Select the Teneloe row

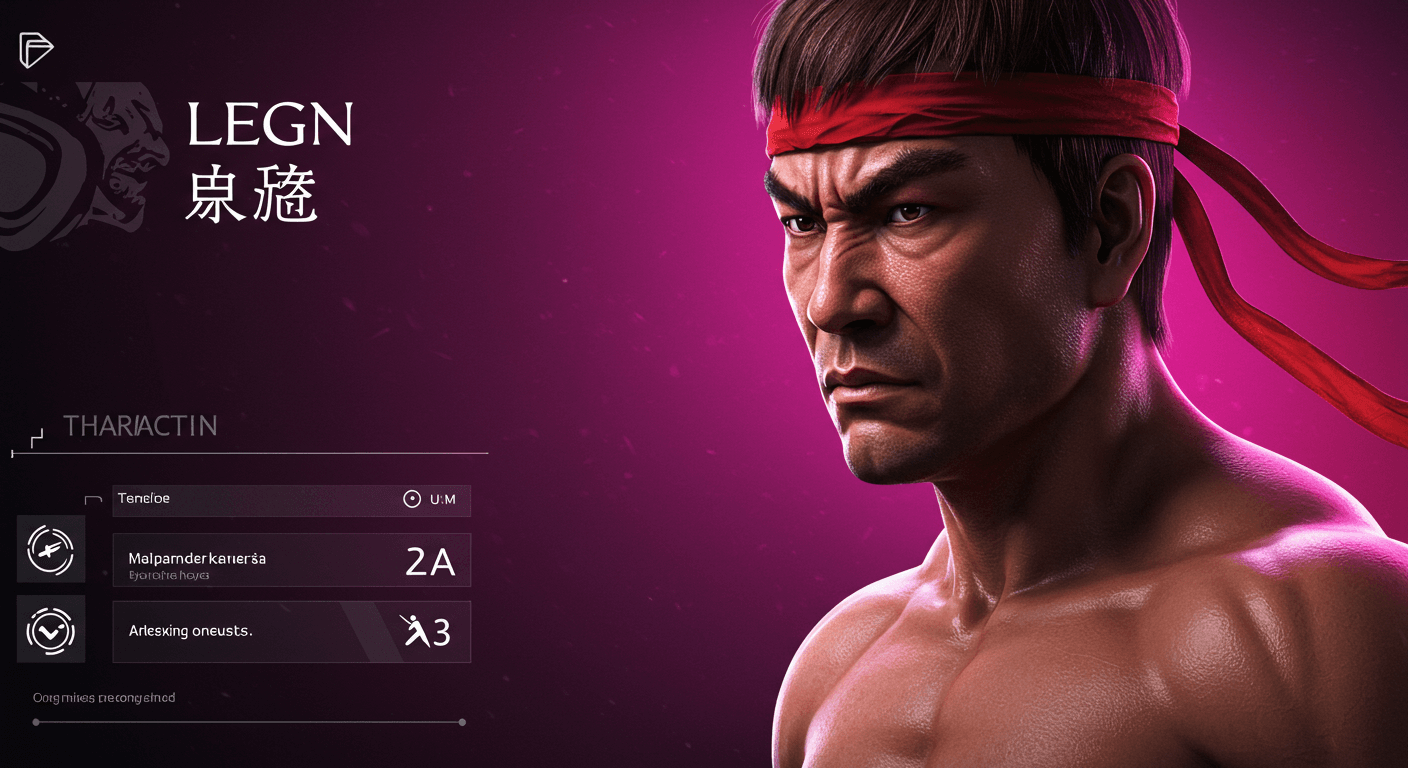pyautogui.click(x=291, y=500)
